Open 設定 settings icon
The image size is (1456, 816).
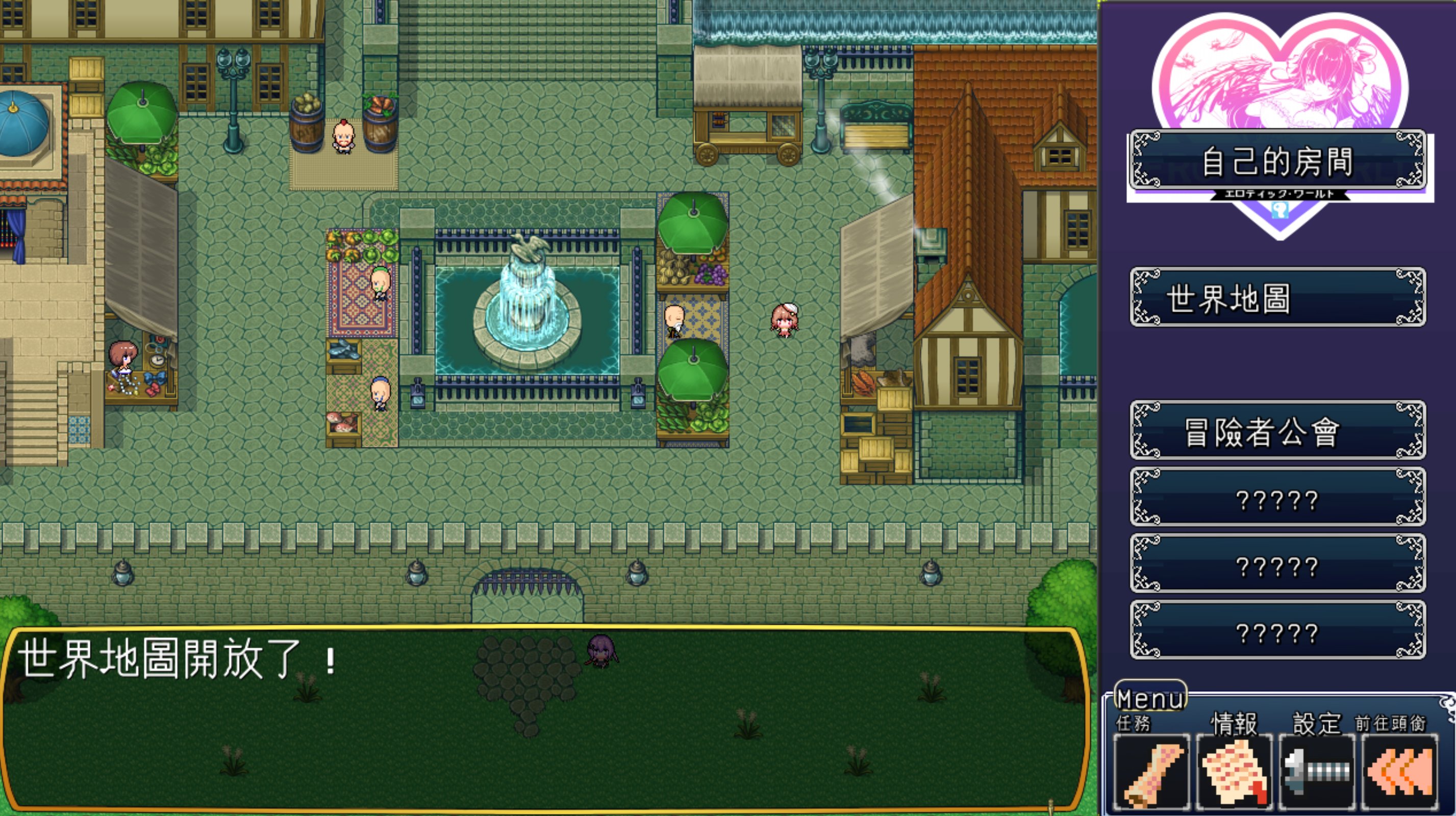click(1316, 772)
